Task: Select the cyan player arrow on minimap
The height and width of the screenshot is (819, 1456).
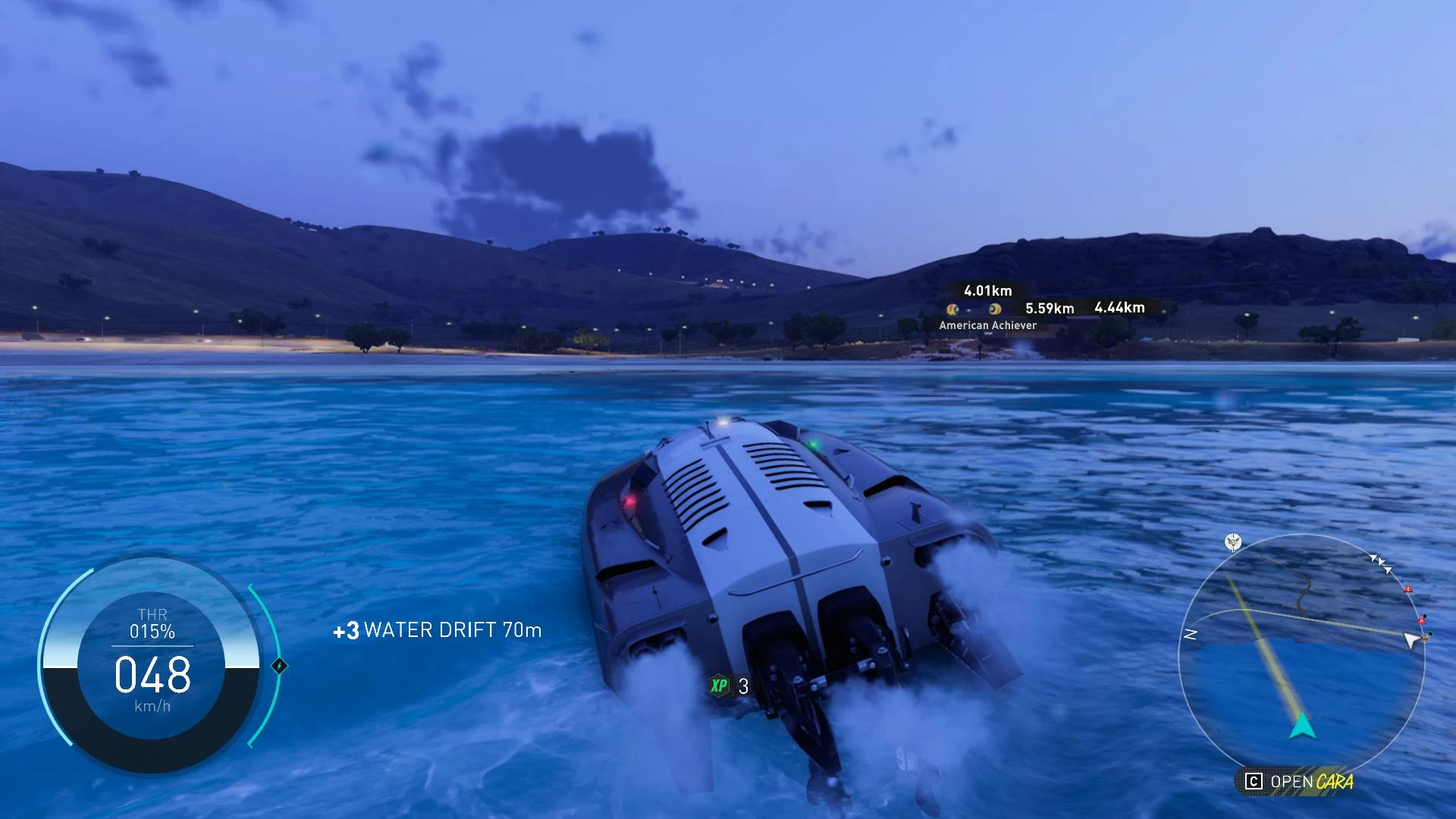Action: coord(1302,726)
